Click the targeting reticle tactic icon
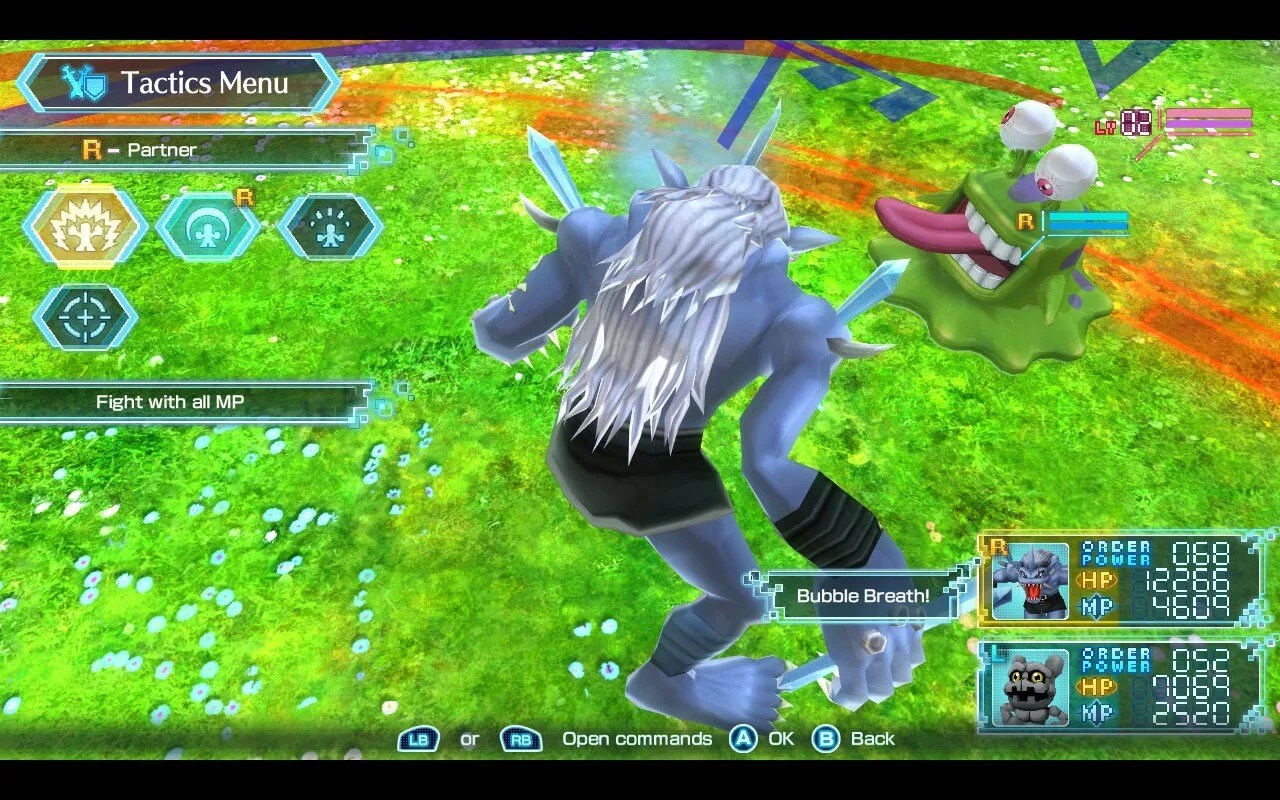 click(x=85, y=317)
